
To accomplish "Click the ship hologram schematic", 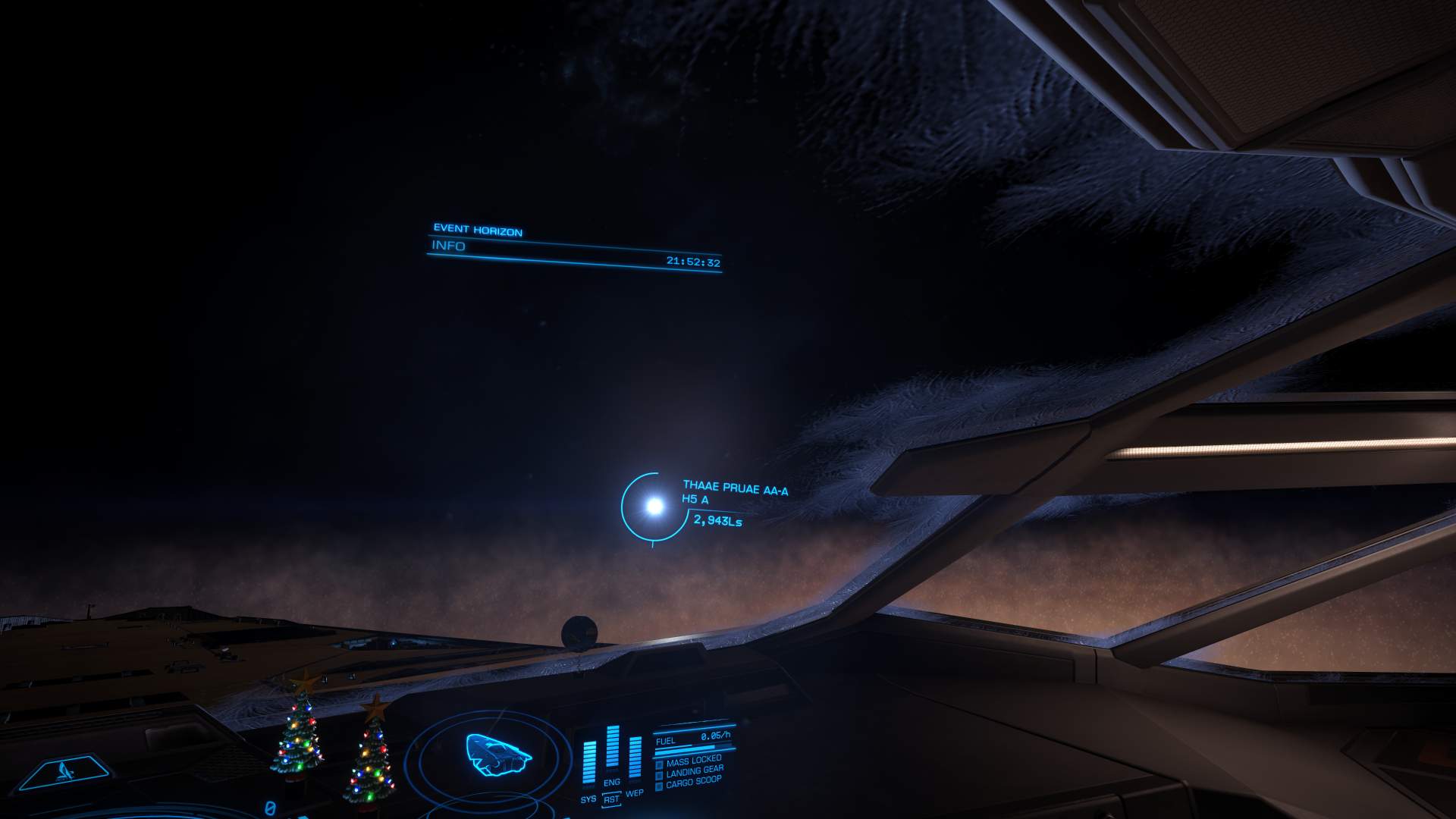I will [497, 755].
